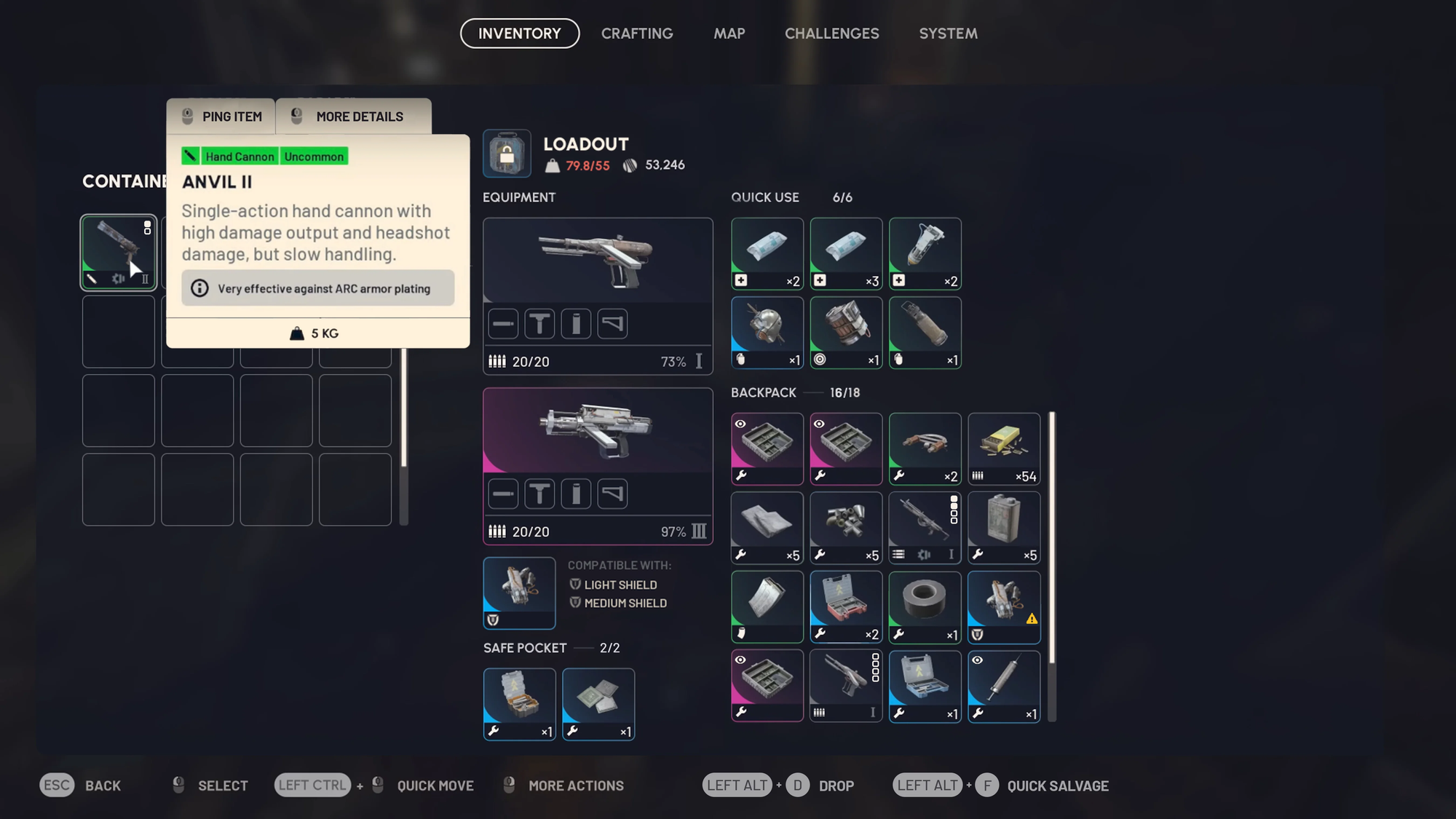Viewport: 1456px width, 819px height.
Task: Go to the Challenges tab
Action: click(x=831, y=33)
